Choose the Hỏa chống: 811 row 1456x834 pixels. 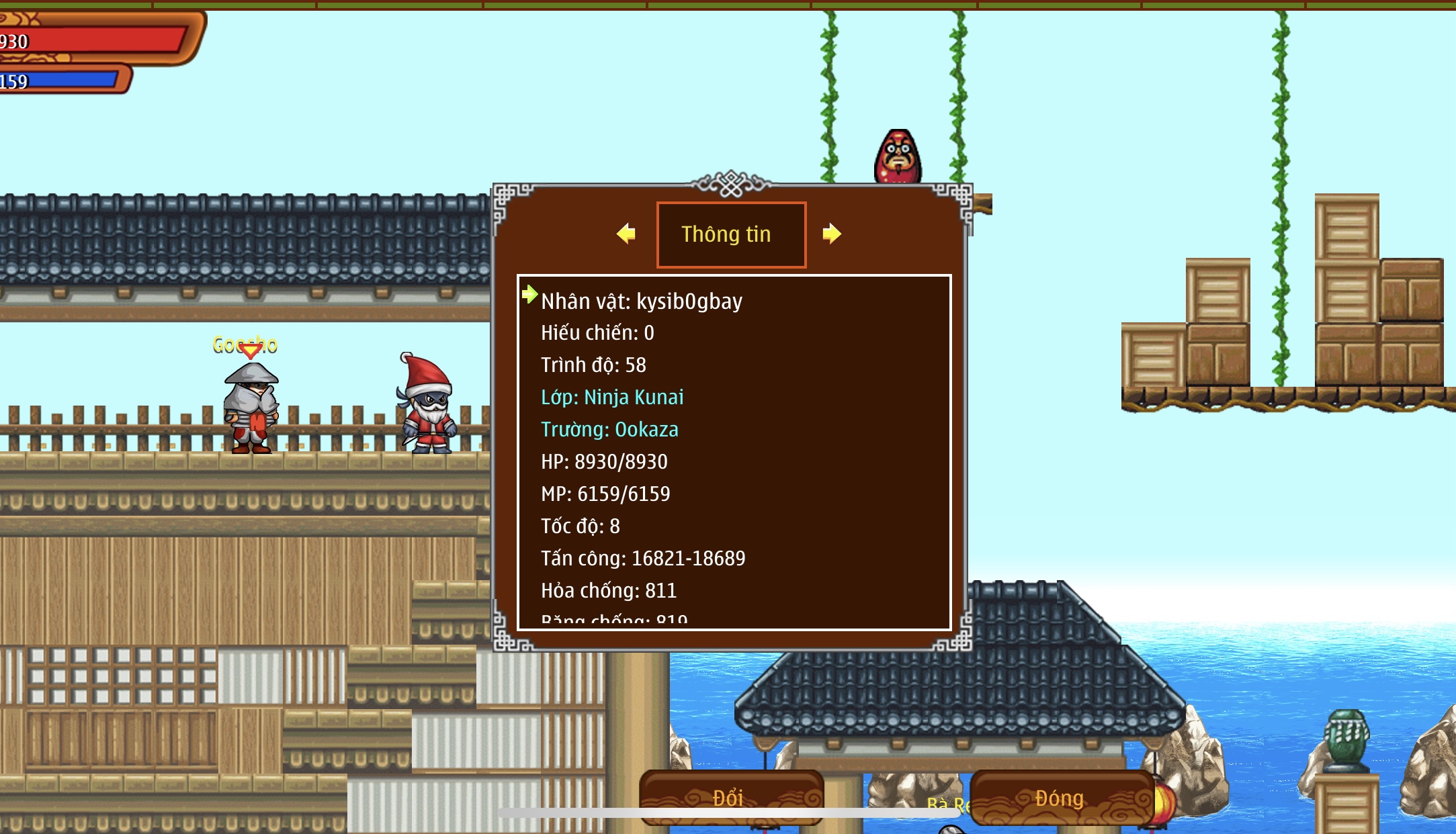click(x=609, y=591)
